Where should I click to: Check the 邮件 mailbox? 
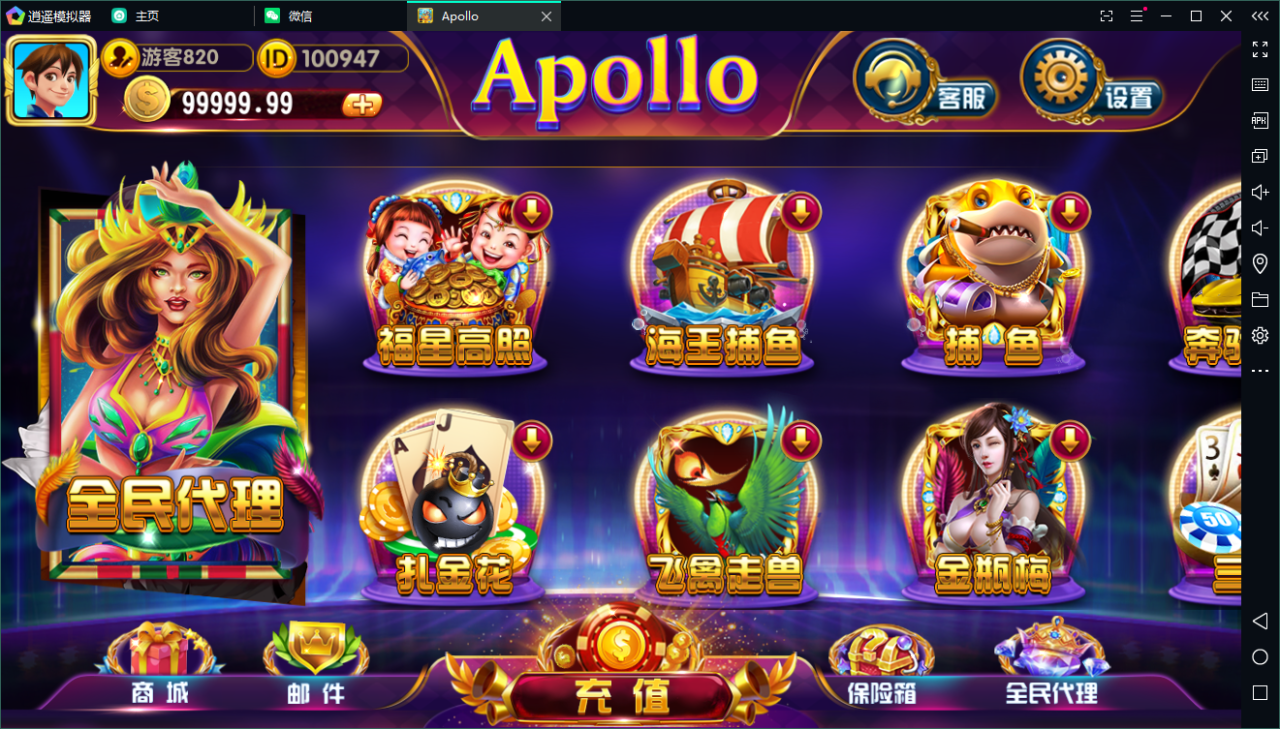(313, 670)
